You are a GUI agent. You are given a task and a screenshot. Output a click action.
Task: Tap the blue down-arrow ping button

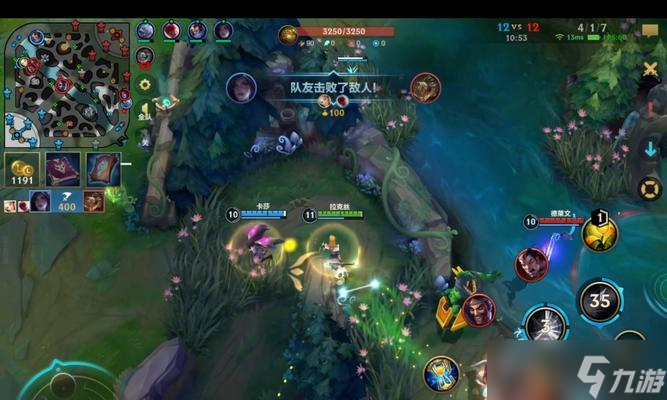click(651, 149)
